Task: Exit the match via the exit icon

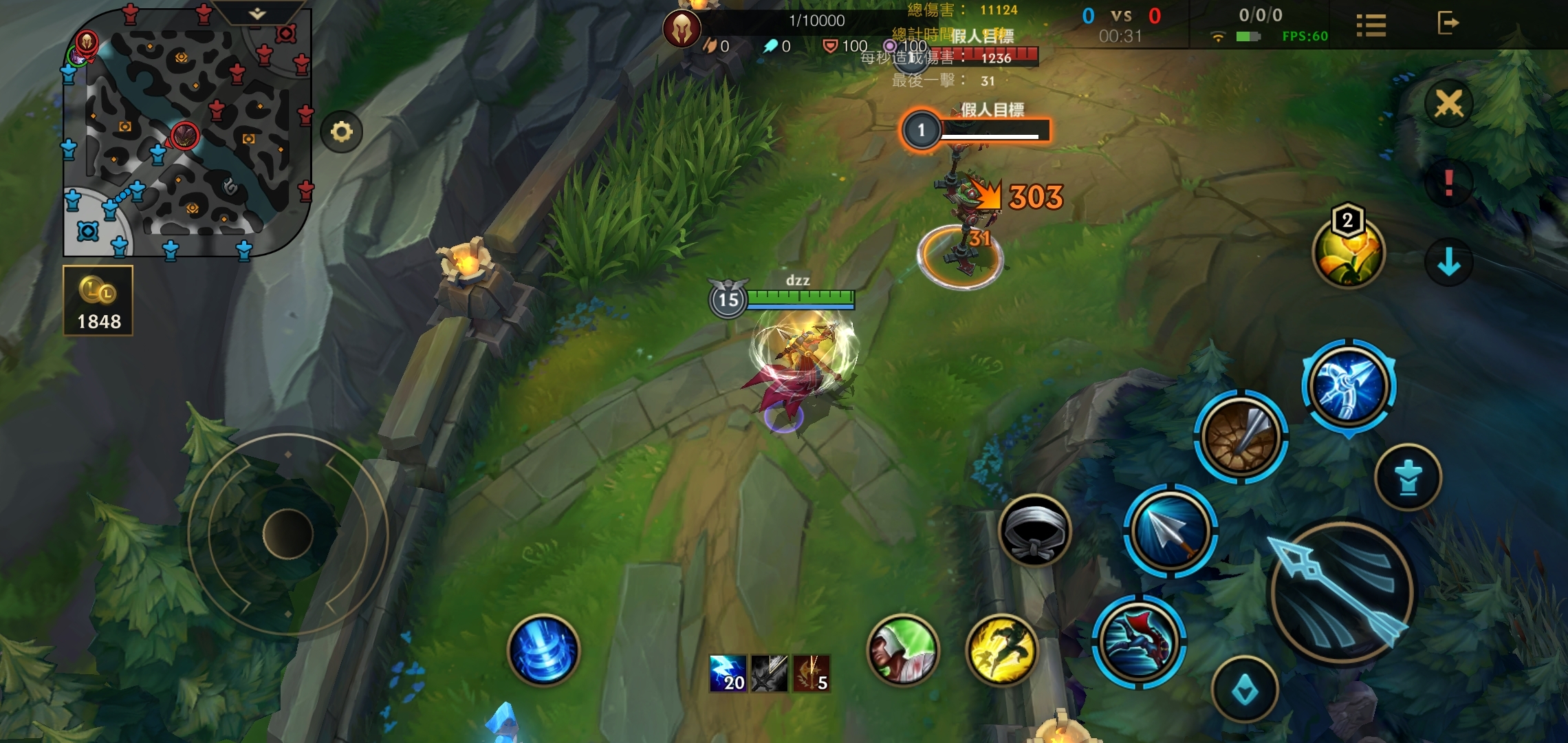Action: tap(1448, 23)
